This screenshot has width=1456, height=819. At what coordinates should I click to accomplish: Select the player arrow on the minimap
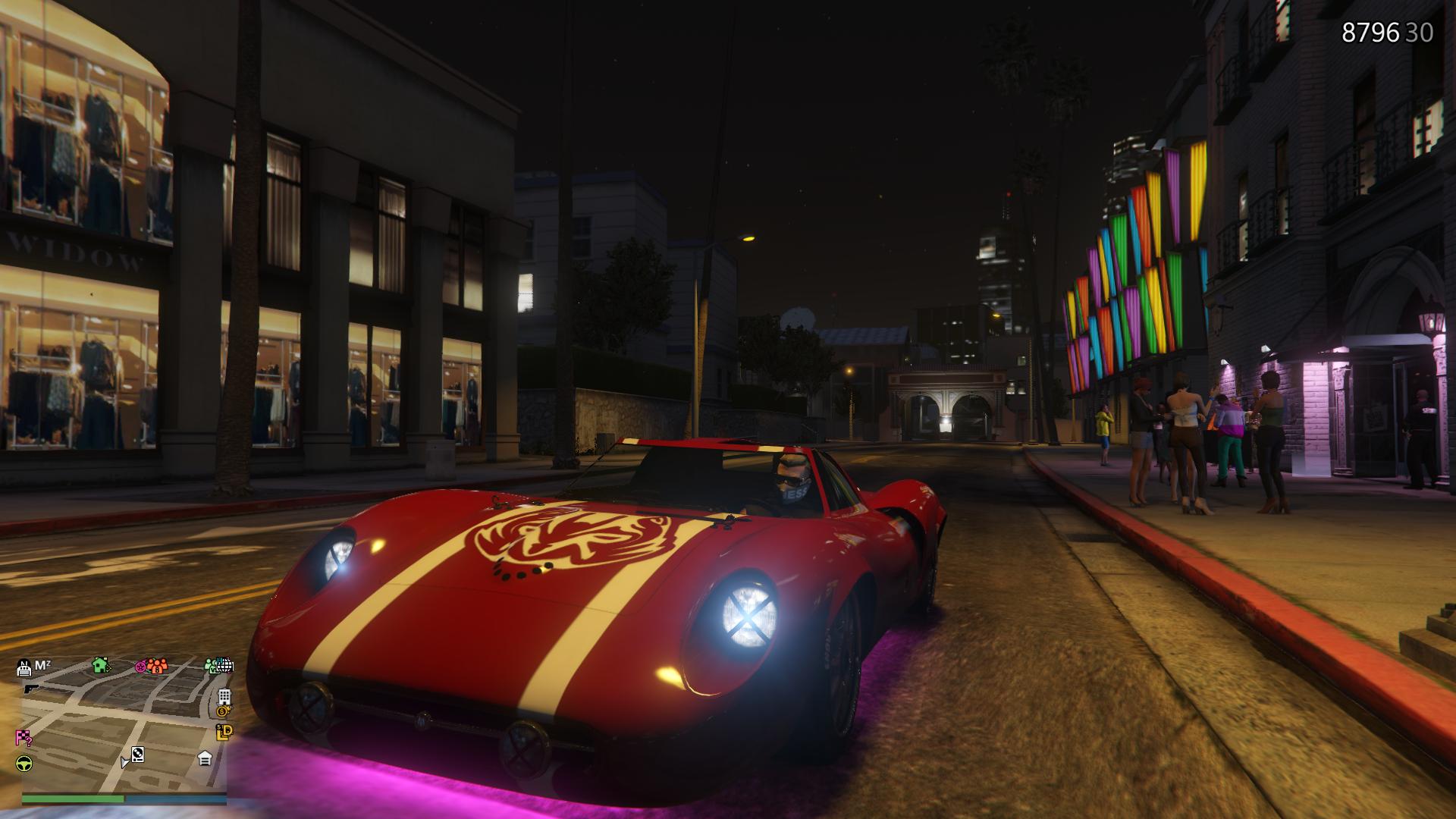124,763
